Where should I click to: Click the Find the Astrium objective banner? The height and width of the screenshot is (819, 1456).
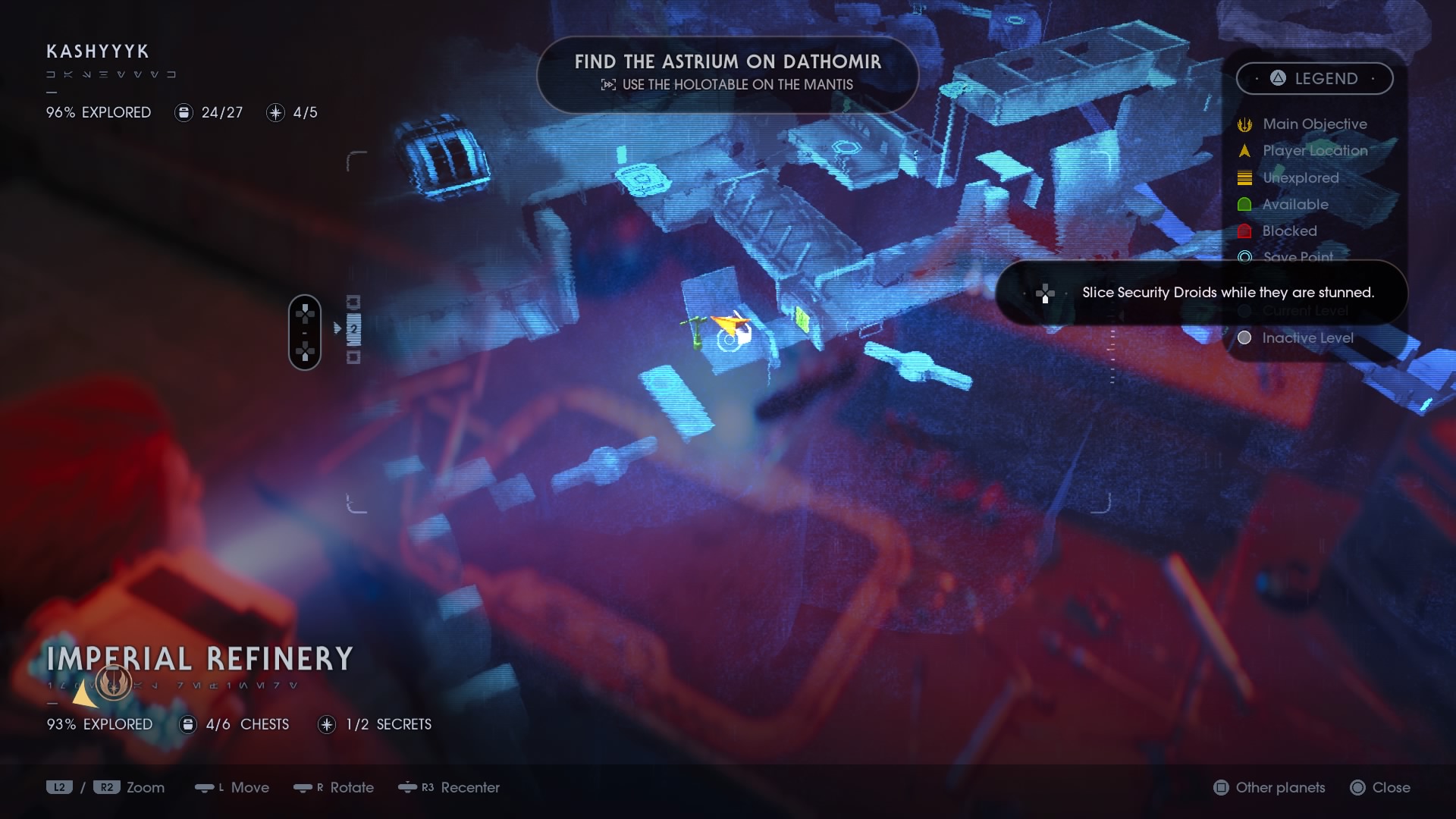(x=727, y=73)
